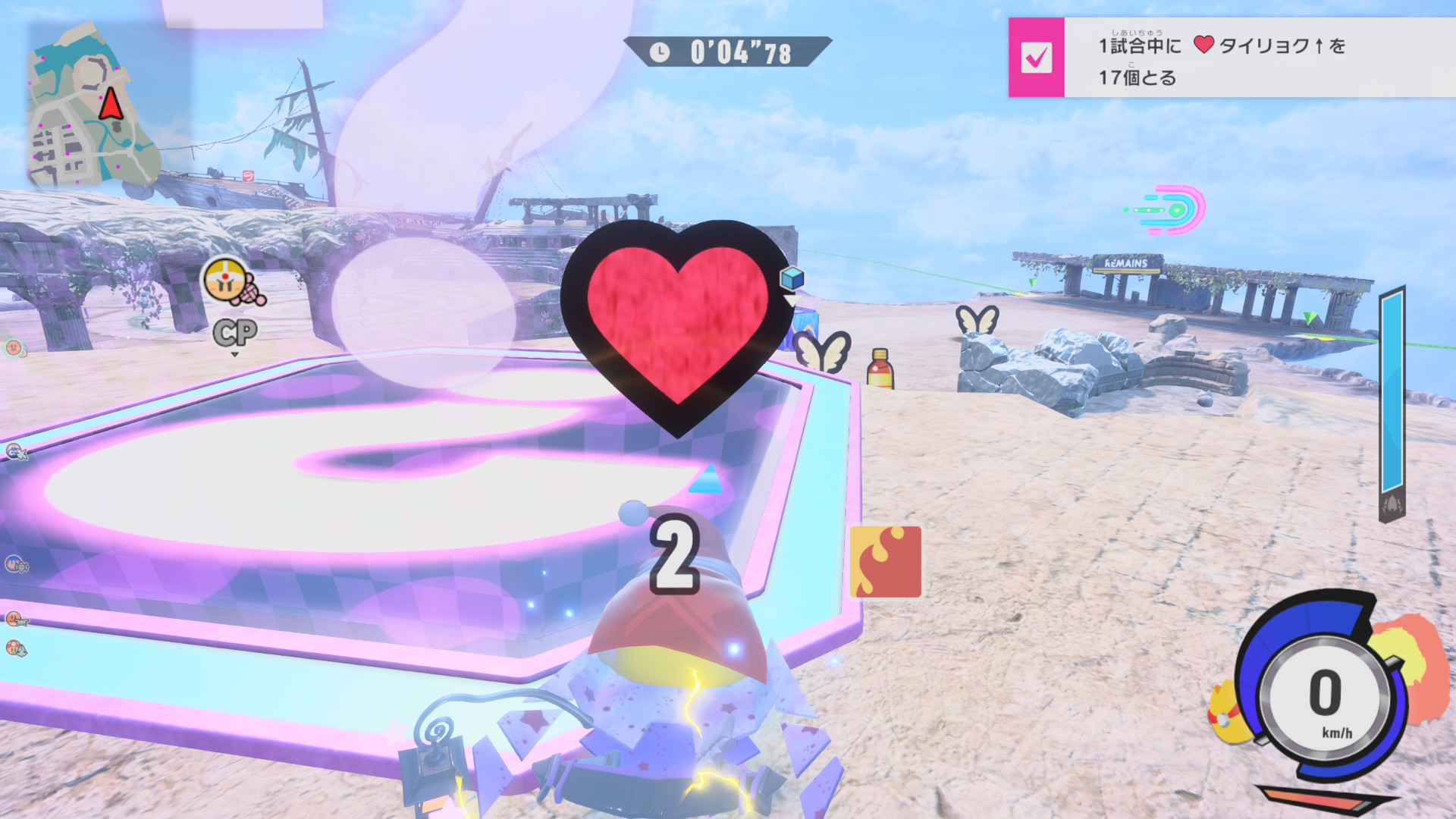Open the city minimap
The width and height of the screenshot is (1456, 819).
click(94, 106)
